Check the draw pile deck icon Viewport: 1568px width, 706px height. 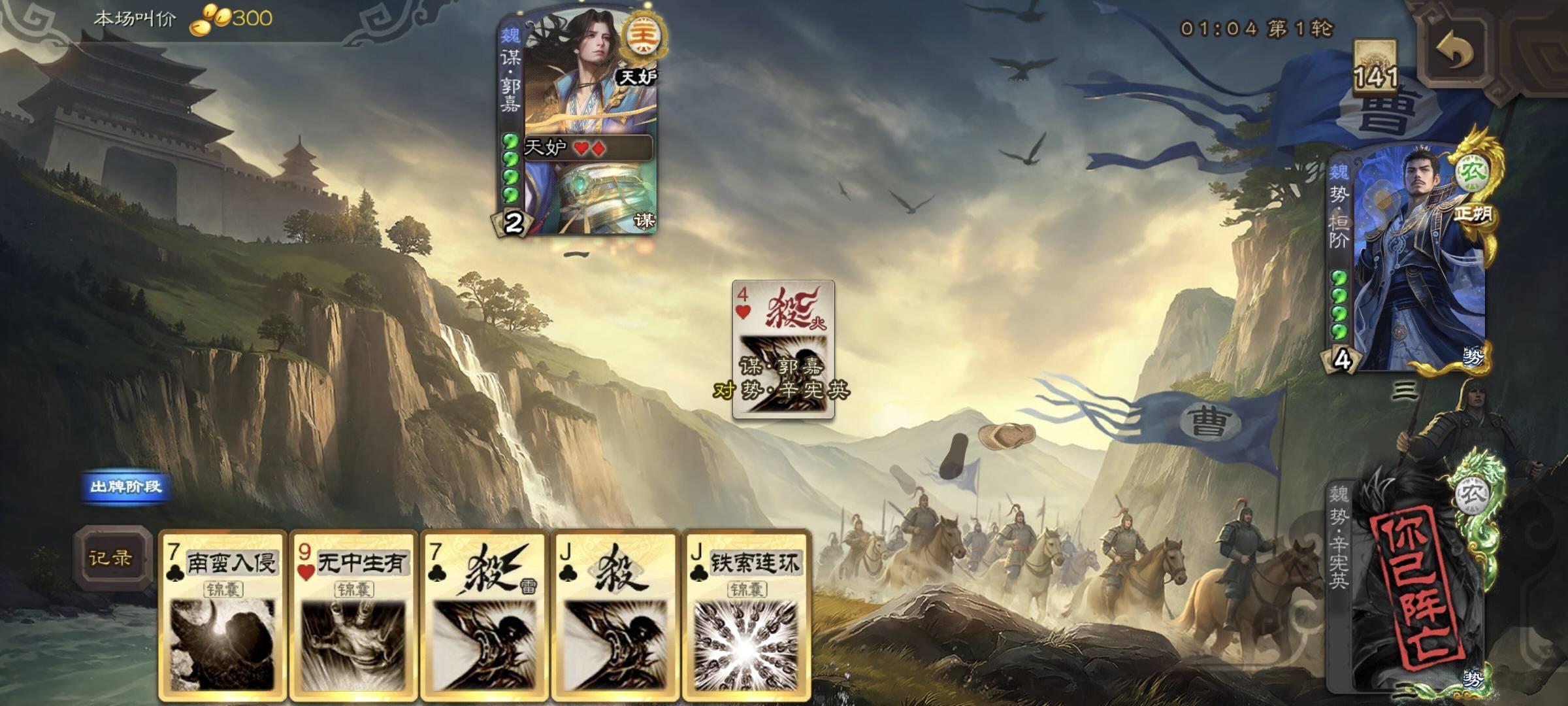[1375, 65]
